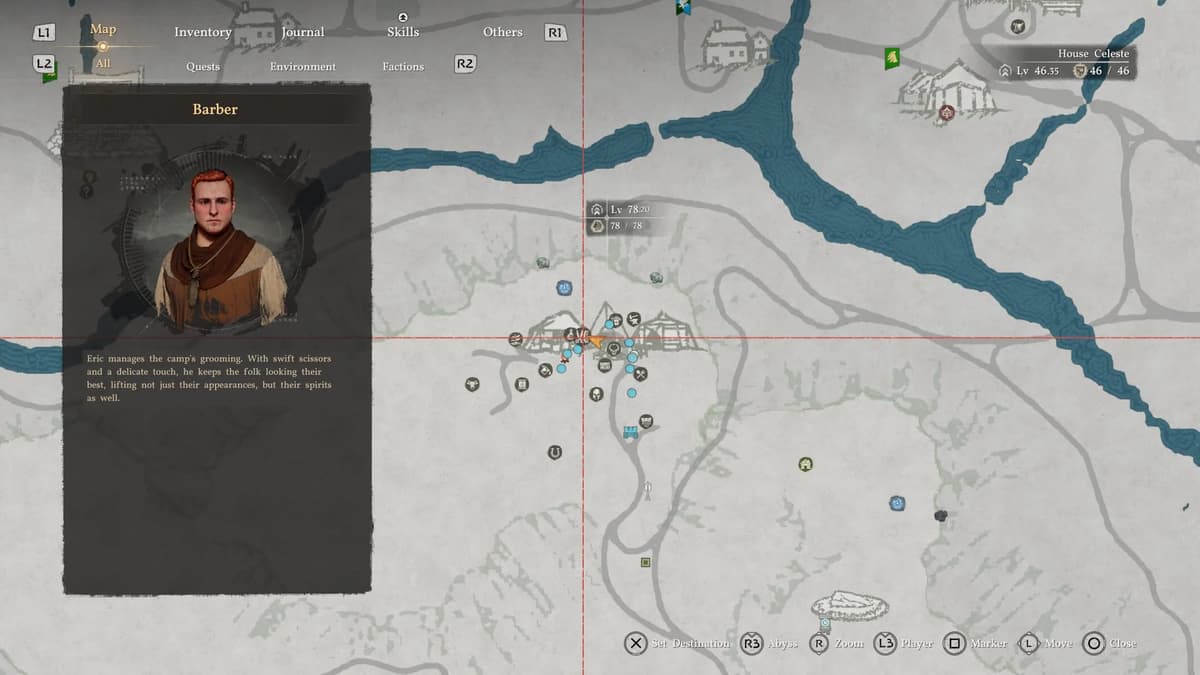This screenshot has width=1200, height=675.
Task: Select the green leaf banner marker
Action: click(892, 60)
